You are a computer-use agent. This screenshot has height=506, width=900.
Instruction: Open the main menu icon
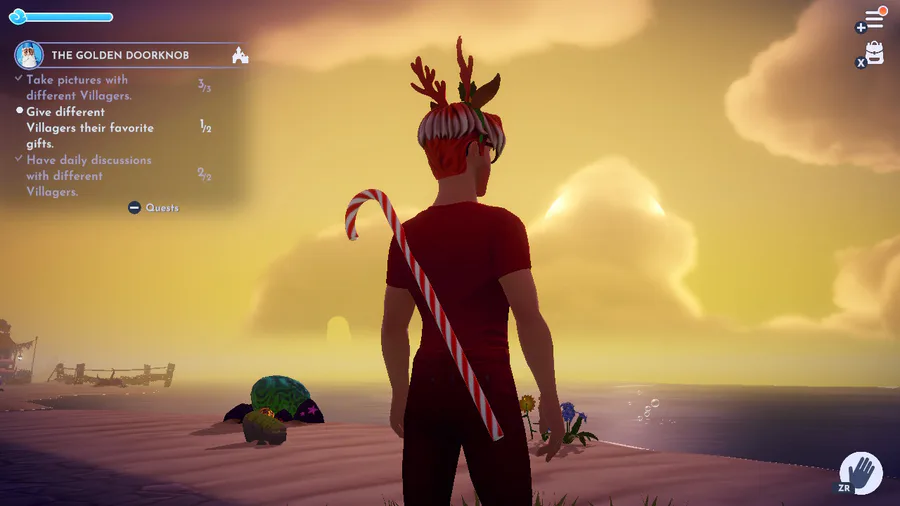click(873, 20)
